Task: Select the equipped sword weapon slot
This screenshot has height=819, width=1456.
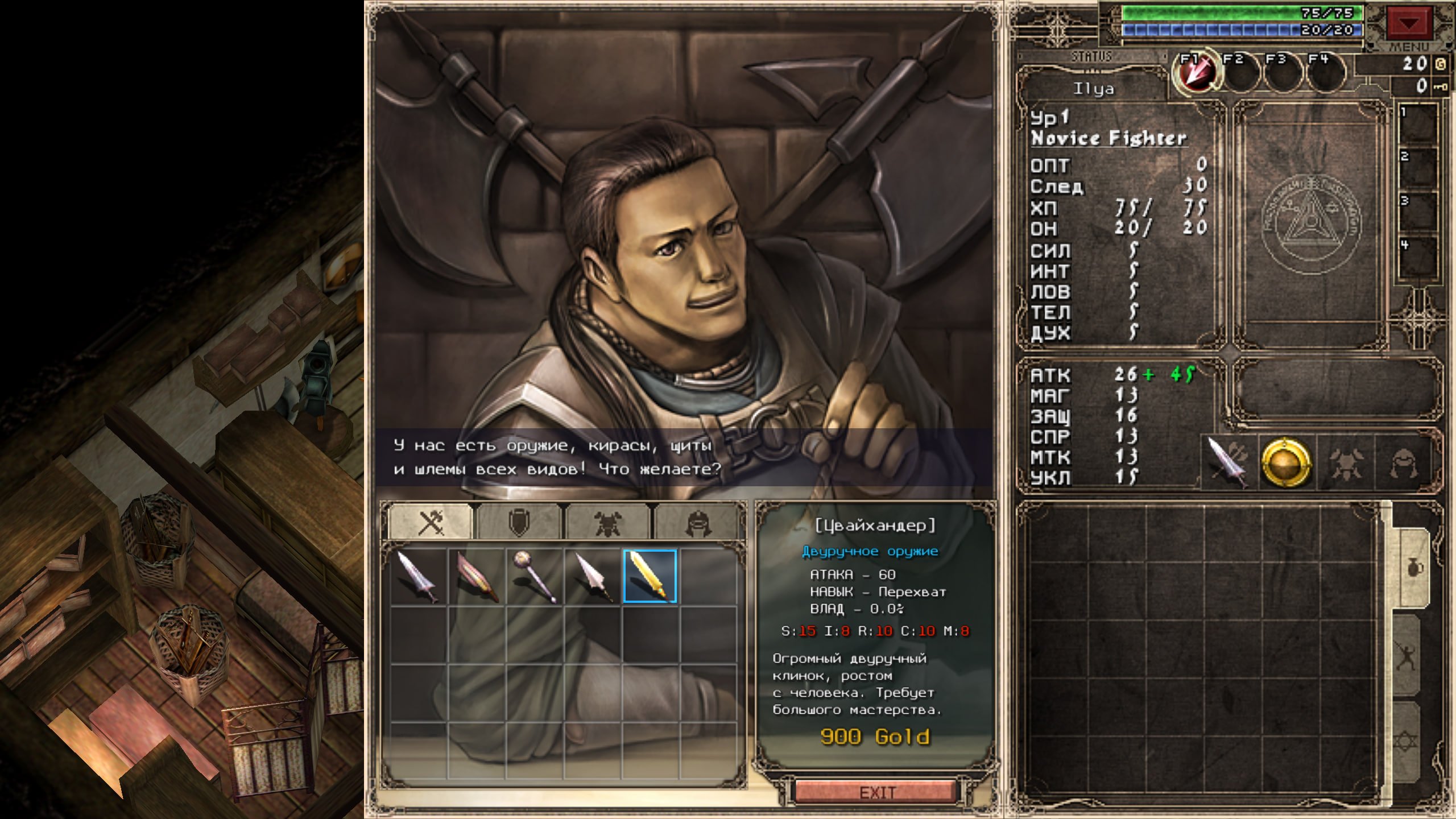Action: 1228,462
